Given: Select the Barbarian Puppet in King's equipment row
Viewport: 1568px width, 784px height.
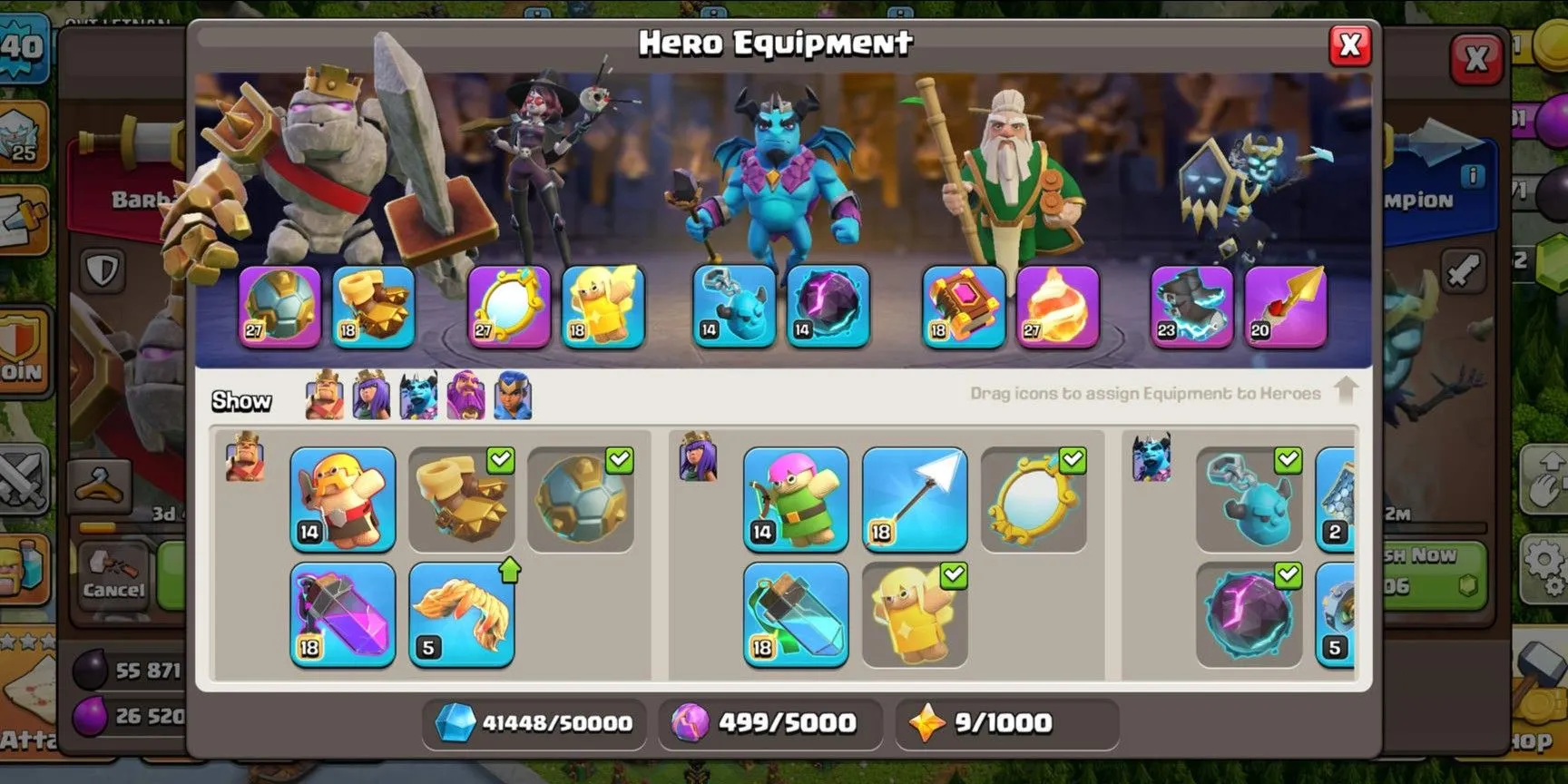Looking at the screenshot, I should click(x=340, y=499).
